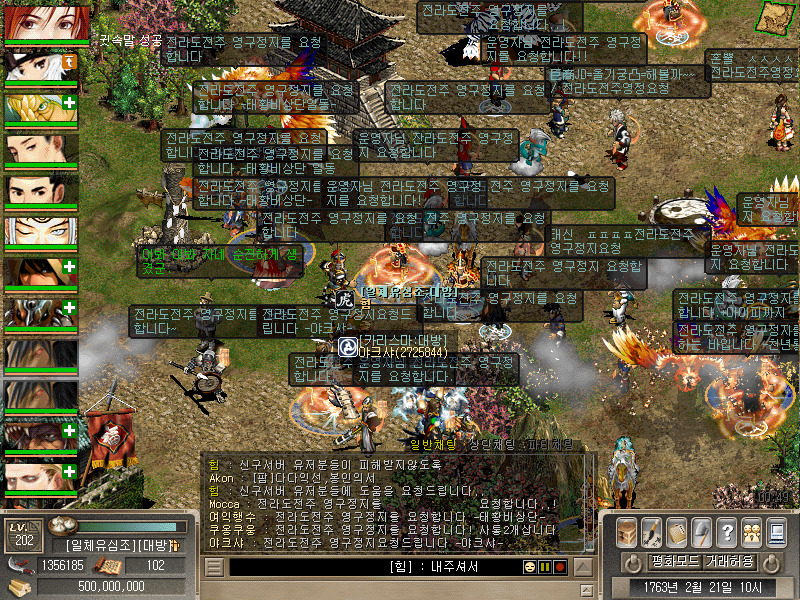Open the chat emoticon face button

tap(529, 567)
